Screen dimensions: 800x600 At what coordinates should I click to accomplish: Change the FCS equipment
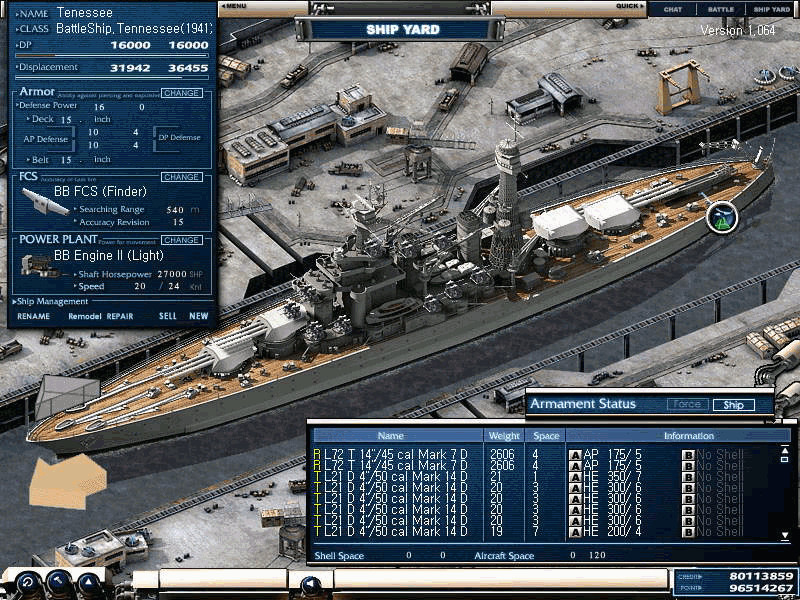(x=181, y=177)
